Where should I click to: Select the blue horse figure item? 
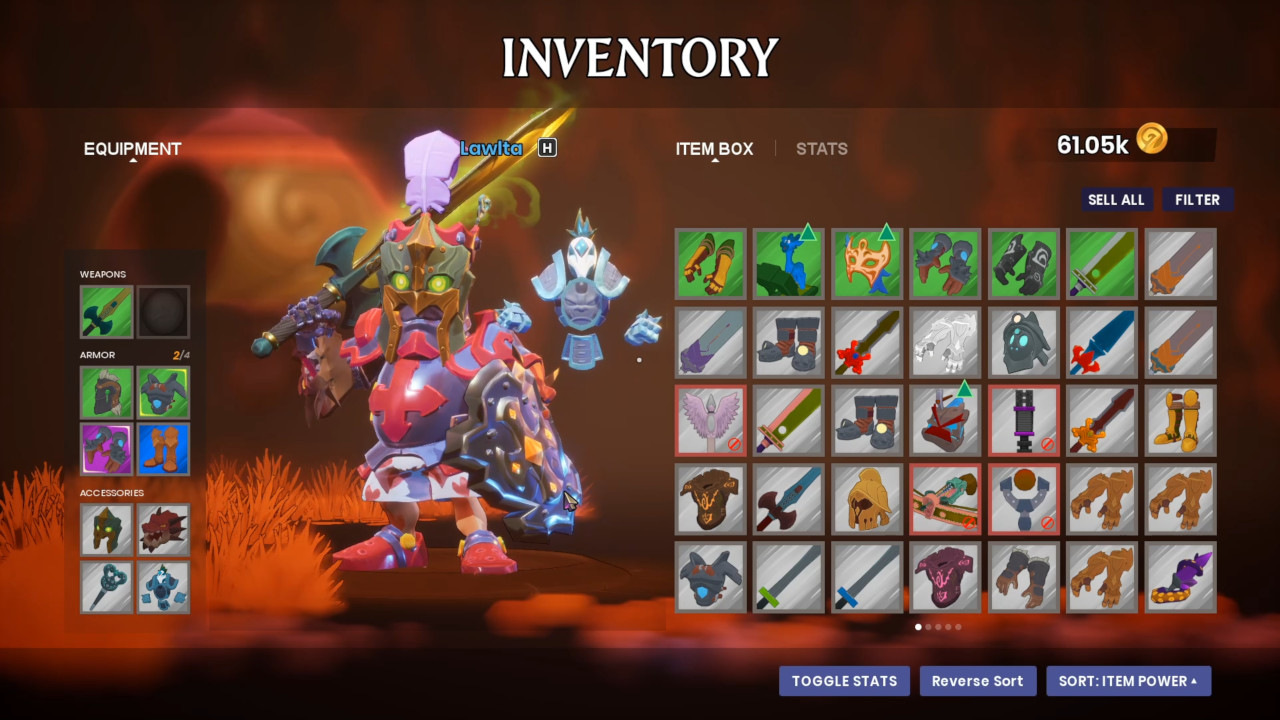coord(789,264)
